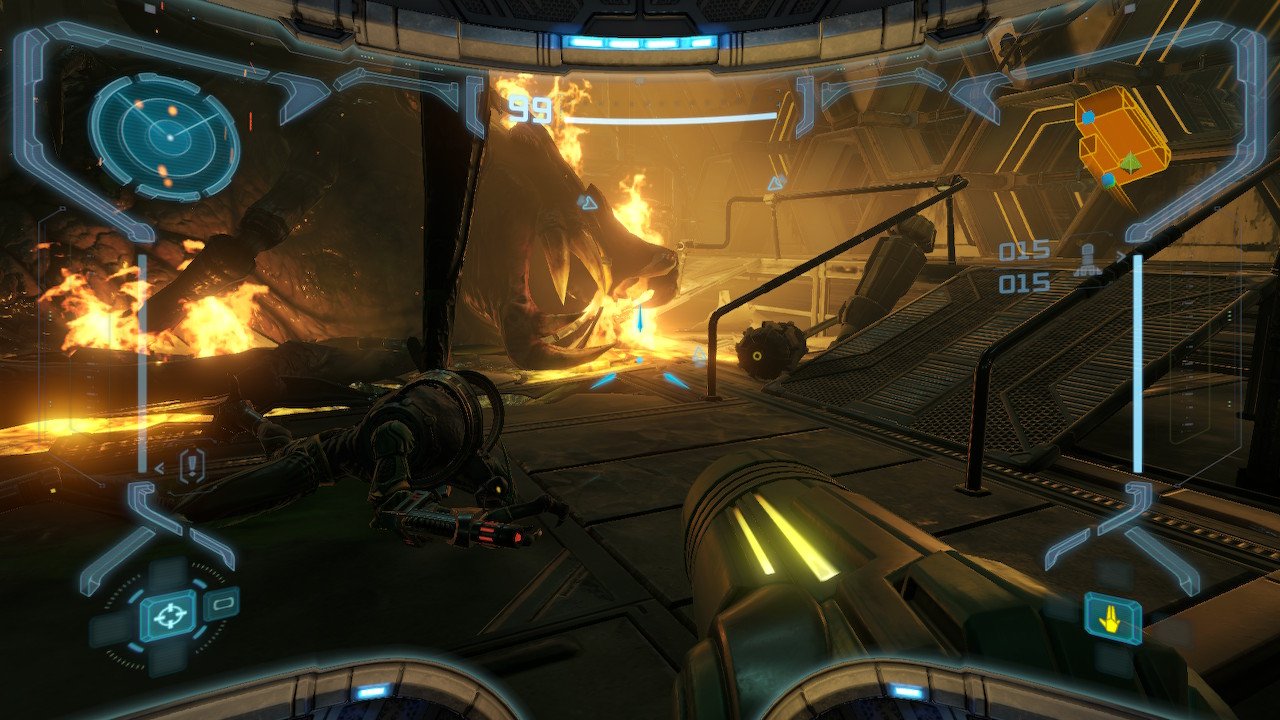Select the Combat Visor crosshair icon
The width and height of the screenshot is (1280, 720).
(x=170, y=613)
